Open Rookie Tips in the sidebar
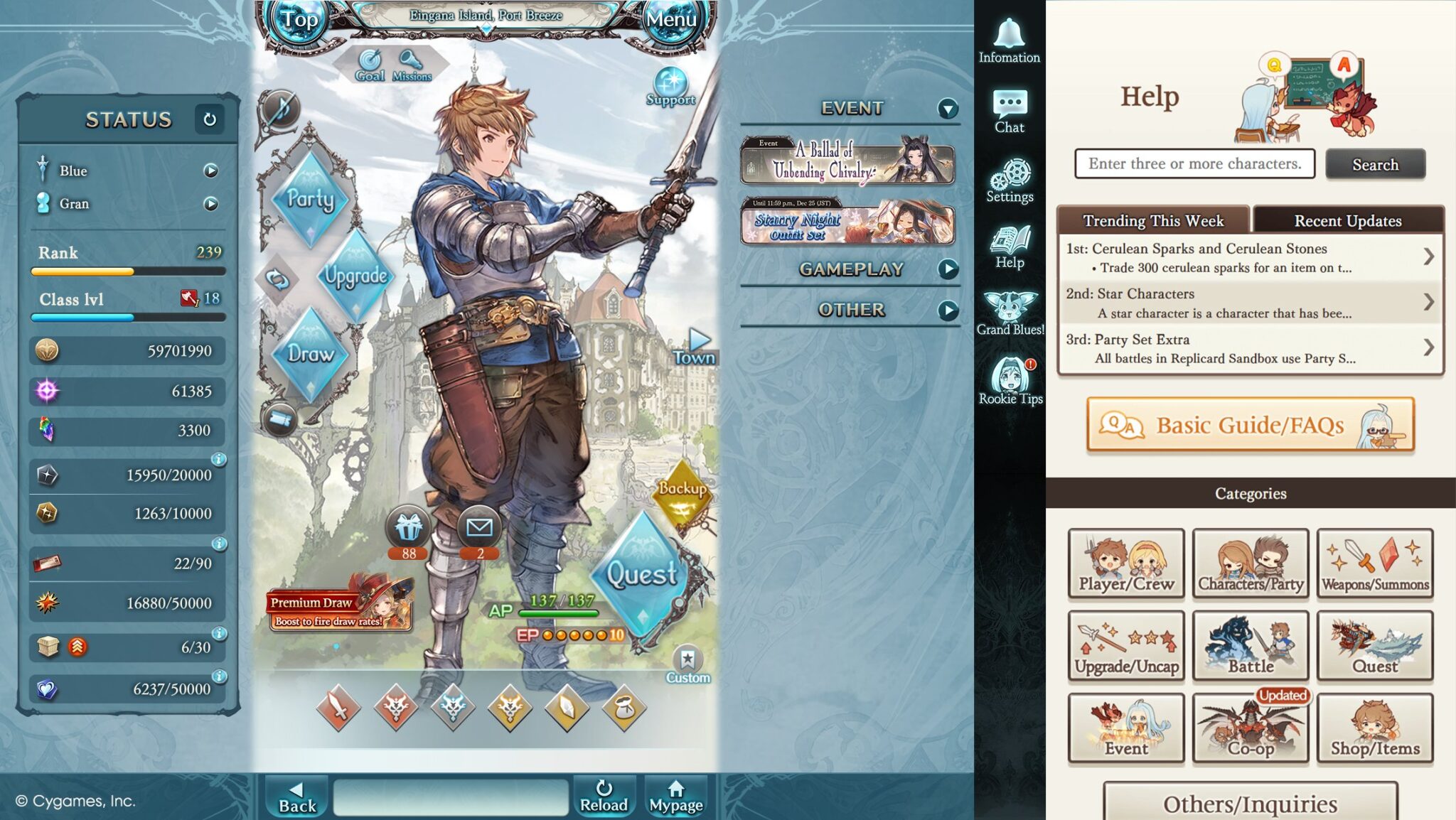The height and width of the screenshot is (820, 1456). [1010, 380]
